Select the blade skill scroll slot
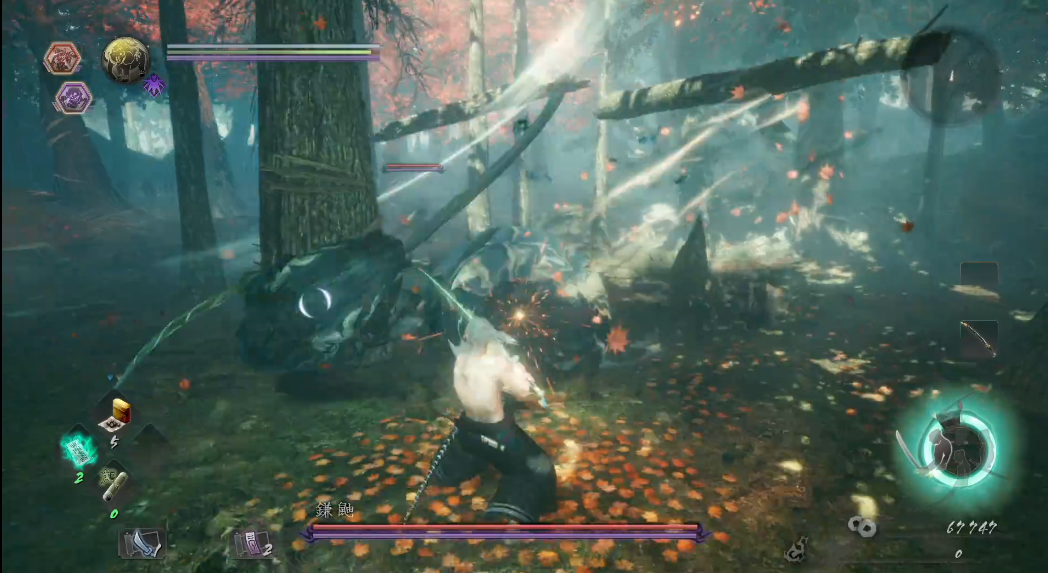The image size is (1048, 573). click(141, 543)
